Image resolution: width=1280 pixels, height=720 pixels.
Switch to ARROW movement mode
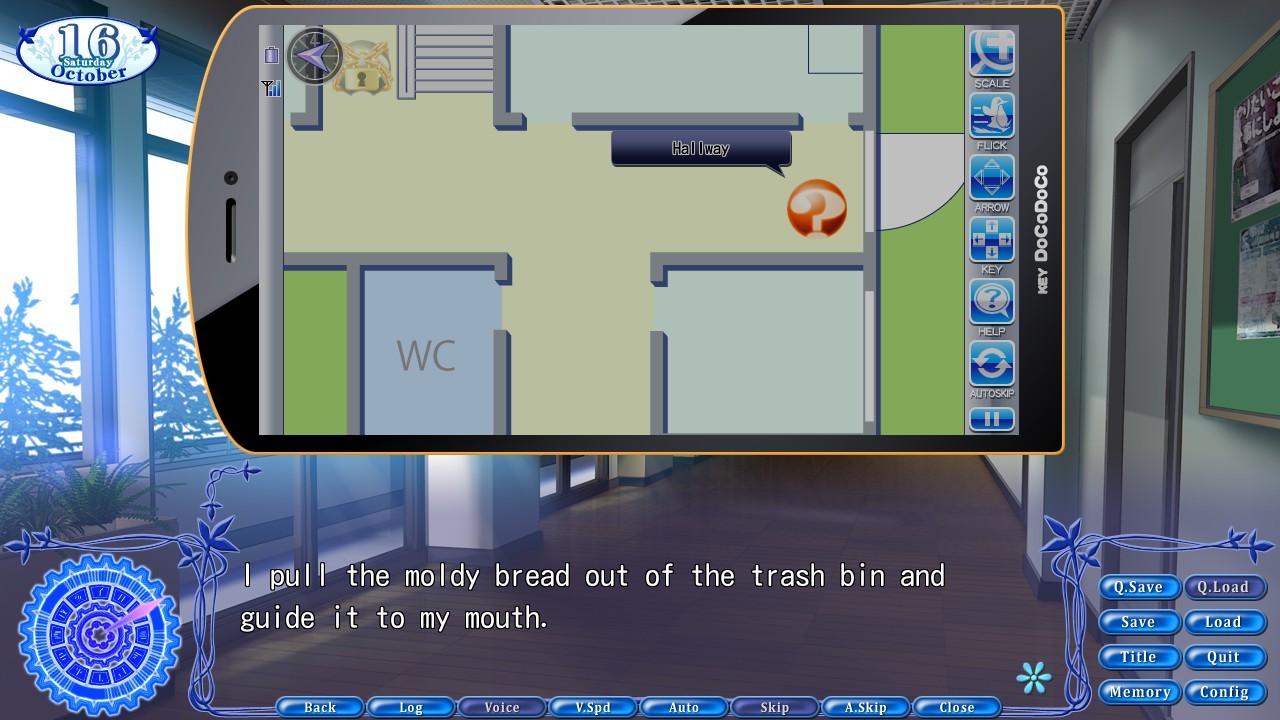[x=991, y=176]
